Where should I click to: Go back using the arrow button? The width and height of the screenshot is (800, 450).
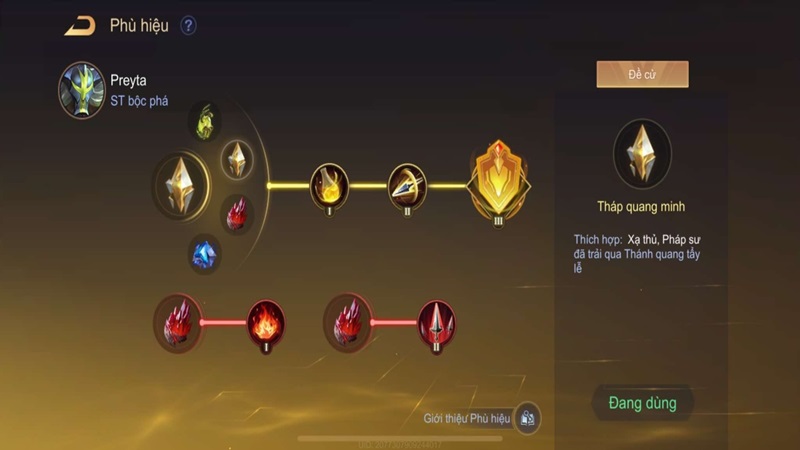coord(80,26)
